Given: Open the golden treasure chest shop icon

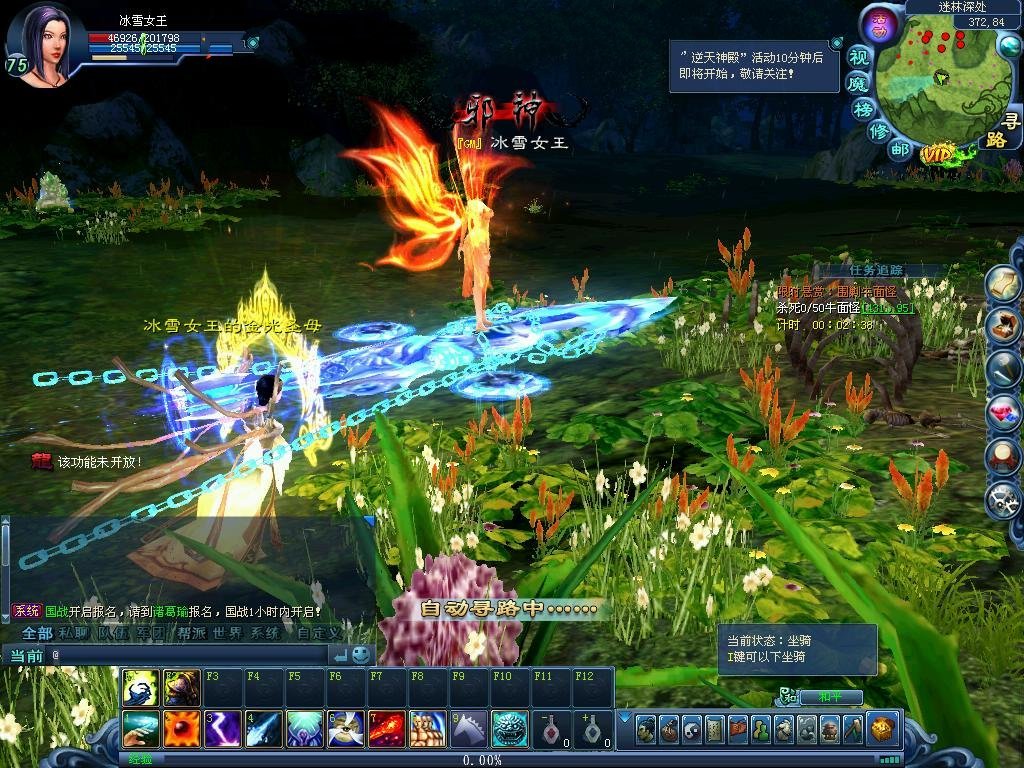Looking at the screenshot, I should pyautogui.click(x=882, y=729).
